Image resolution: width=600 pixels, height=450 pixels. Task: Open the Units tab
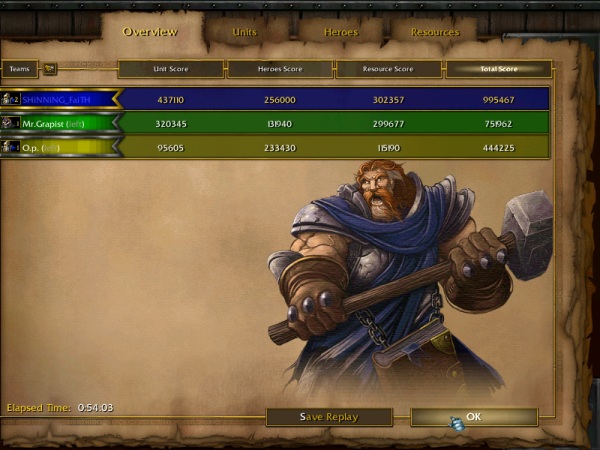[244, 32]
